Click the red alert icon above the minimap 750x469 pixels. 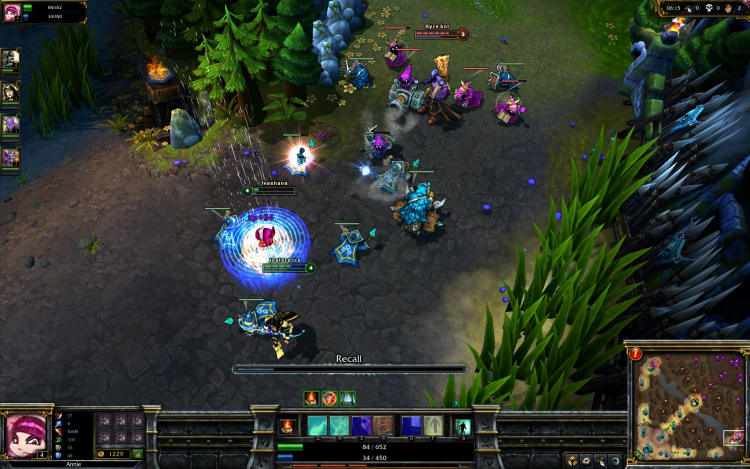tap(636, 353)
